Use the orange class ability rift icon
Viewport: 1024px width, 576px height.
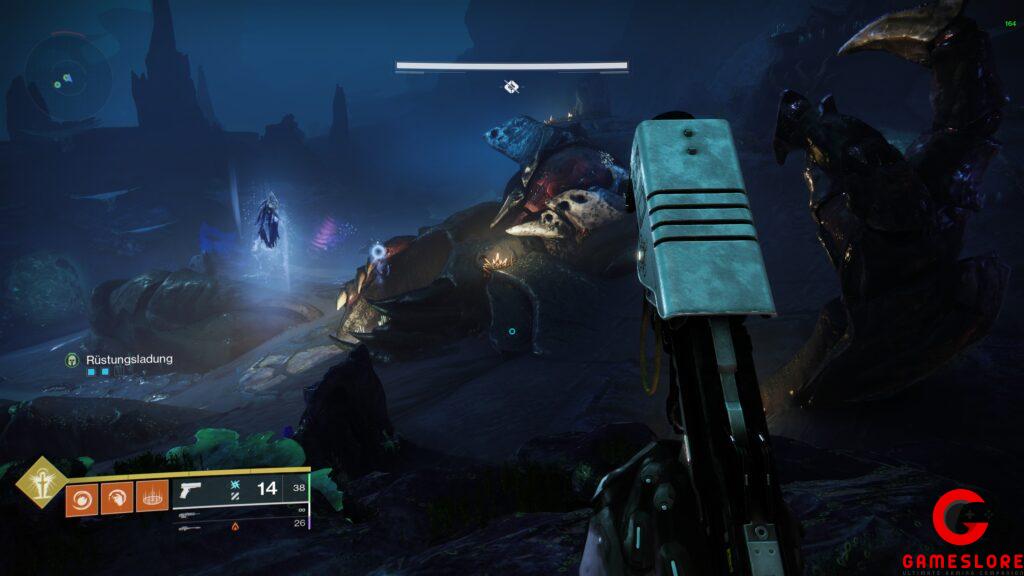[x=151, y=497]
